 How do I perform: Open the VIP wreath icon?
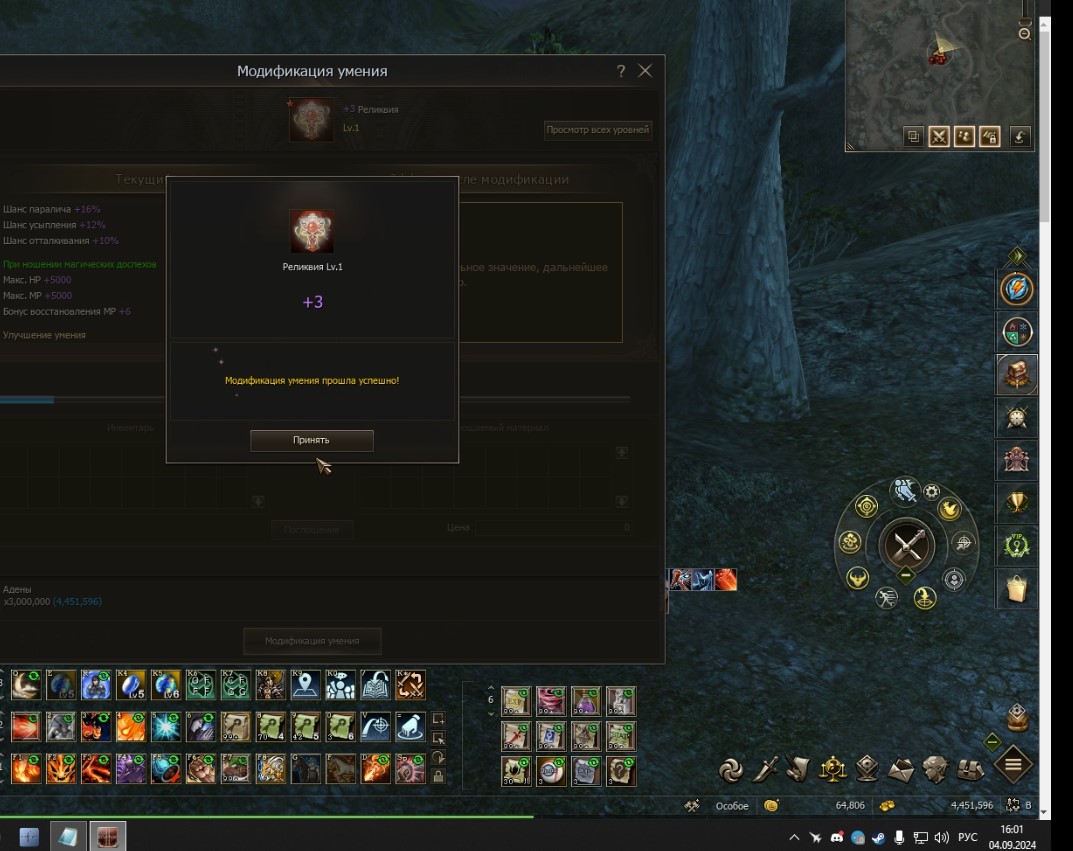click(x=1017, y=547)
